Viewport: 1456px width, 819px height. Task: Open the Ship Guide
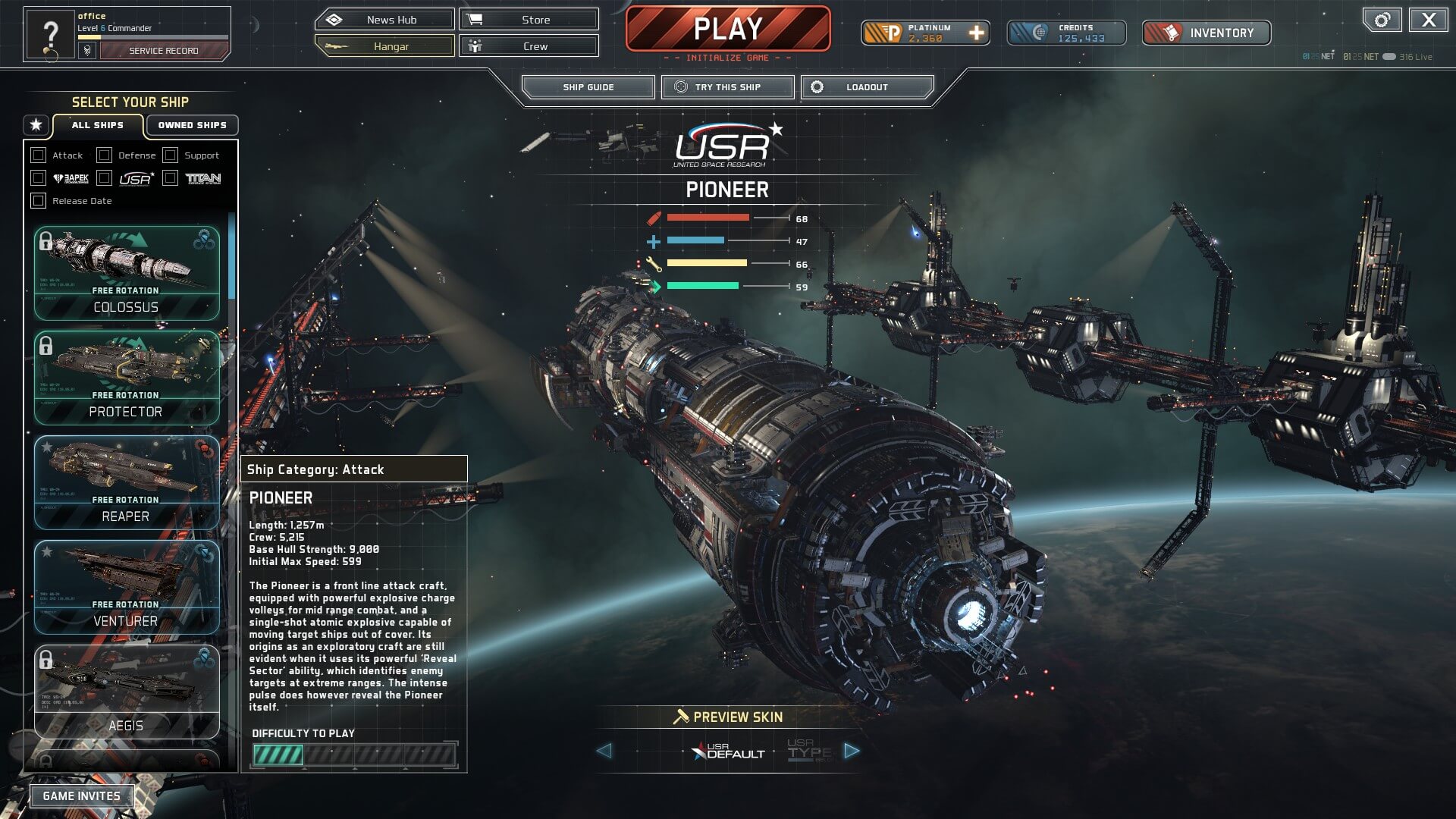pyautogui.click(x=588, y=87)
